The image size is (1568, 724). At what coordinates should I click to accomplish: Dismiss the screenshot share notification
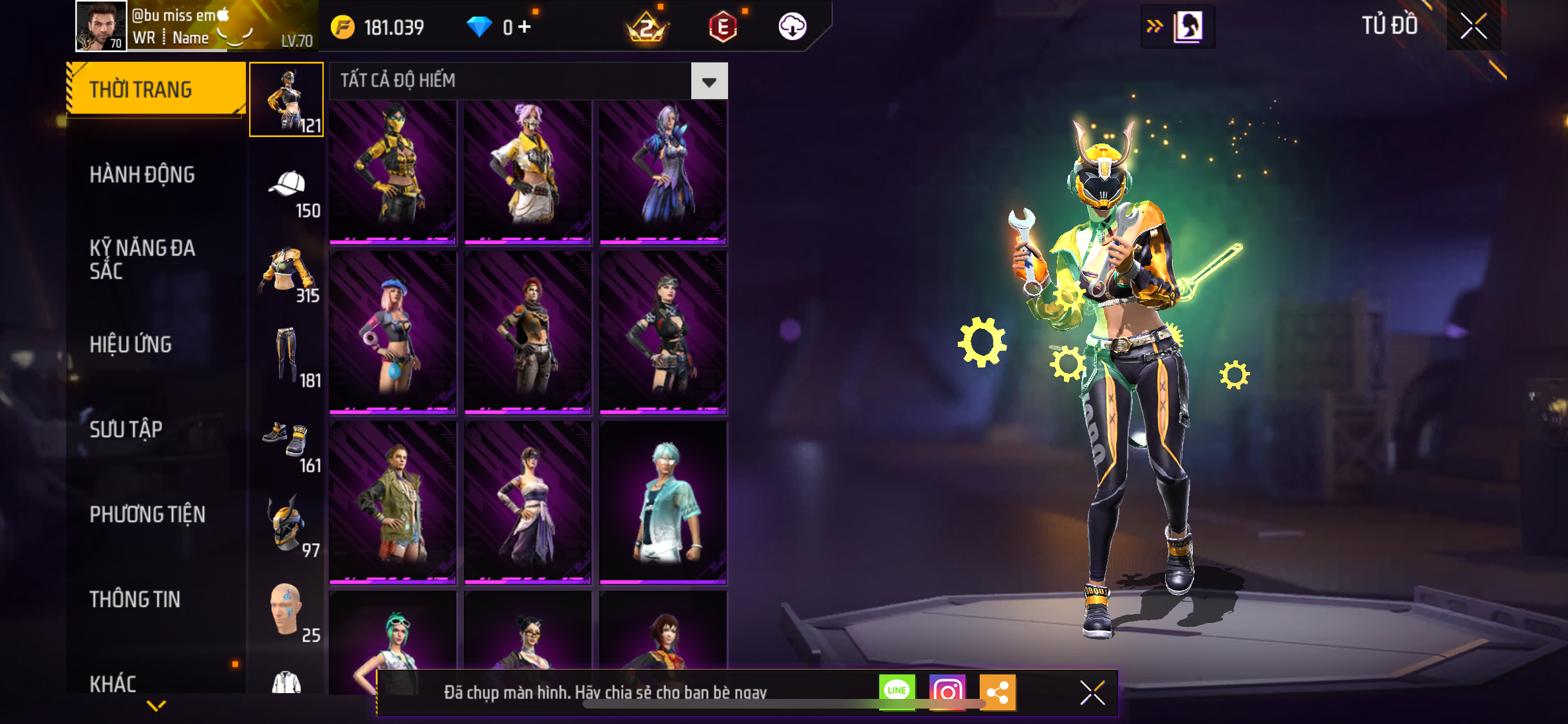[x=1092, y=693]
